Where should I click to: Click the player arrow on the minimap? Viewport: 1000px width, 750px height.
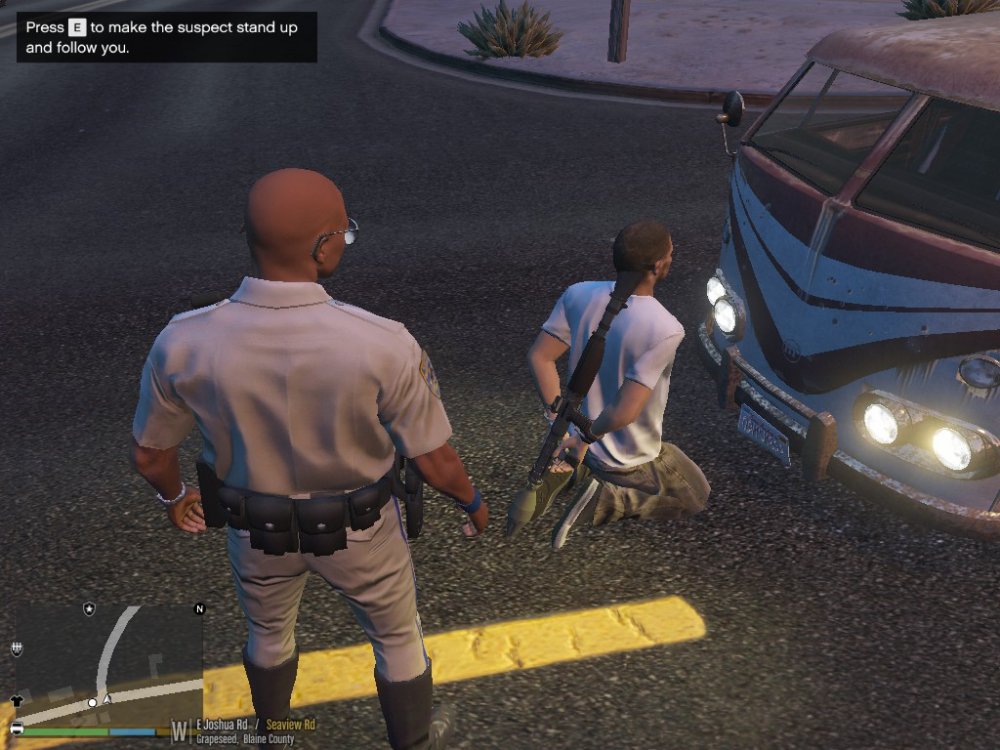(107, 699)
